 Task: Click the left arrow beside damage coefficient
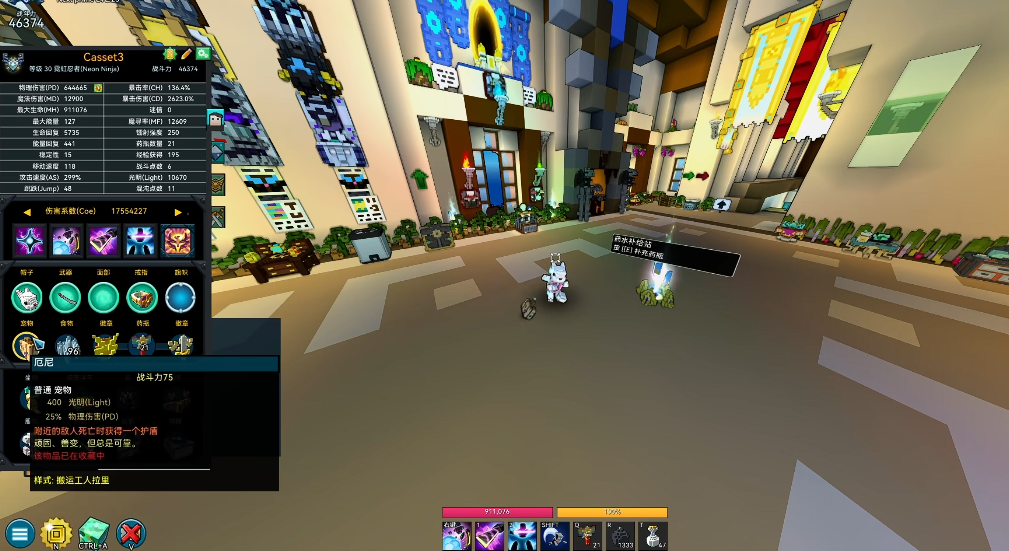point(28,212)
